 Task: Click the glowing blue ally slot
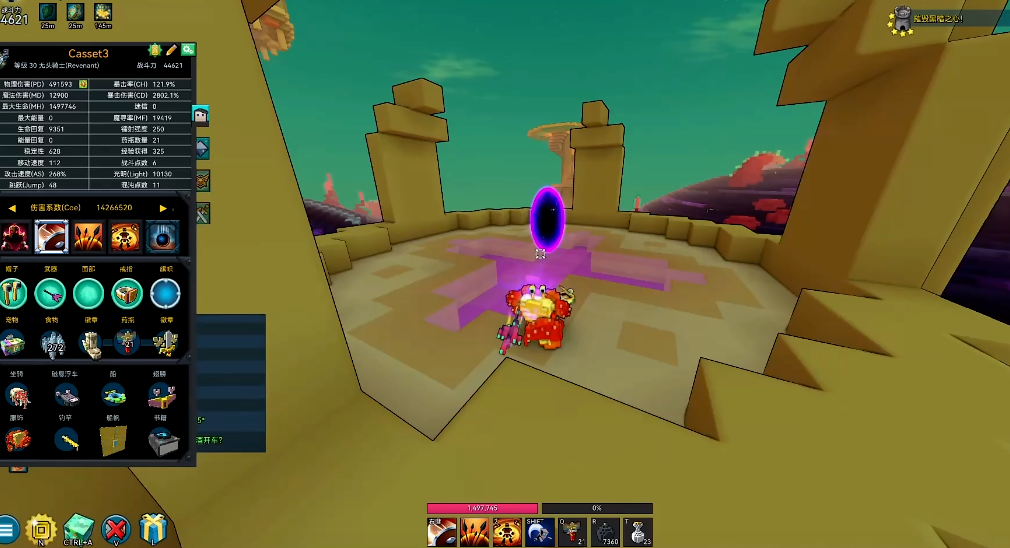165,293
